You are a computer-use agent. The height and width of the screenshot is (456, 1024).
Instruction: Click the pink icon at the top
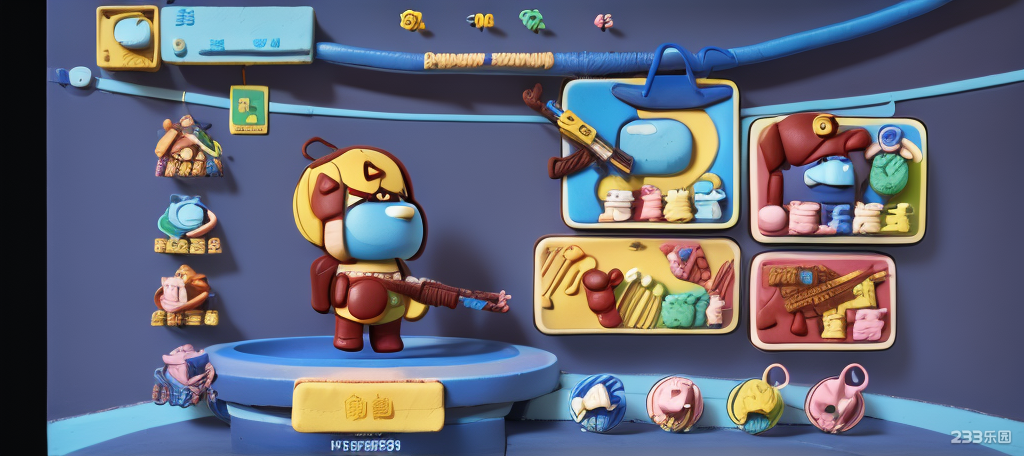coord(603,20)
